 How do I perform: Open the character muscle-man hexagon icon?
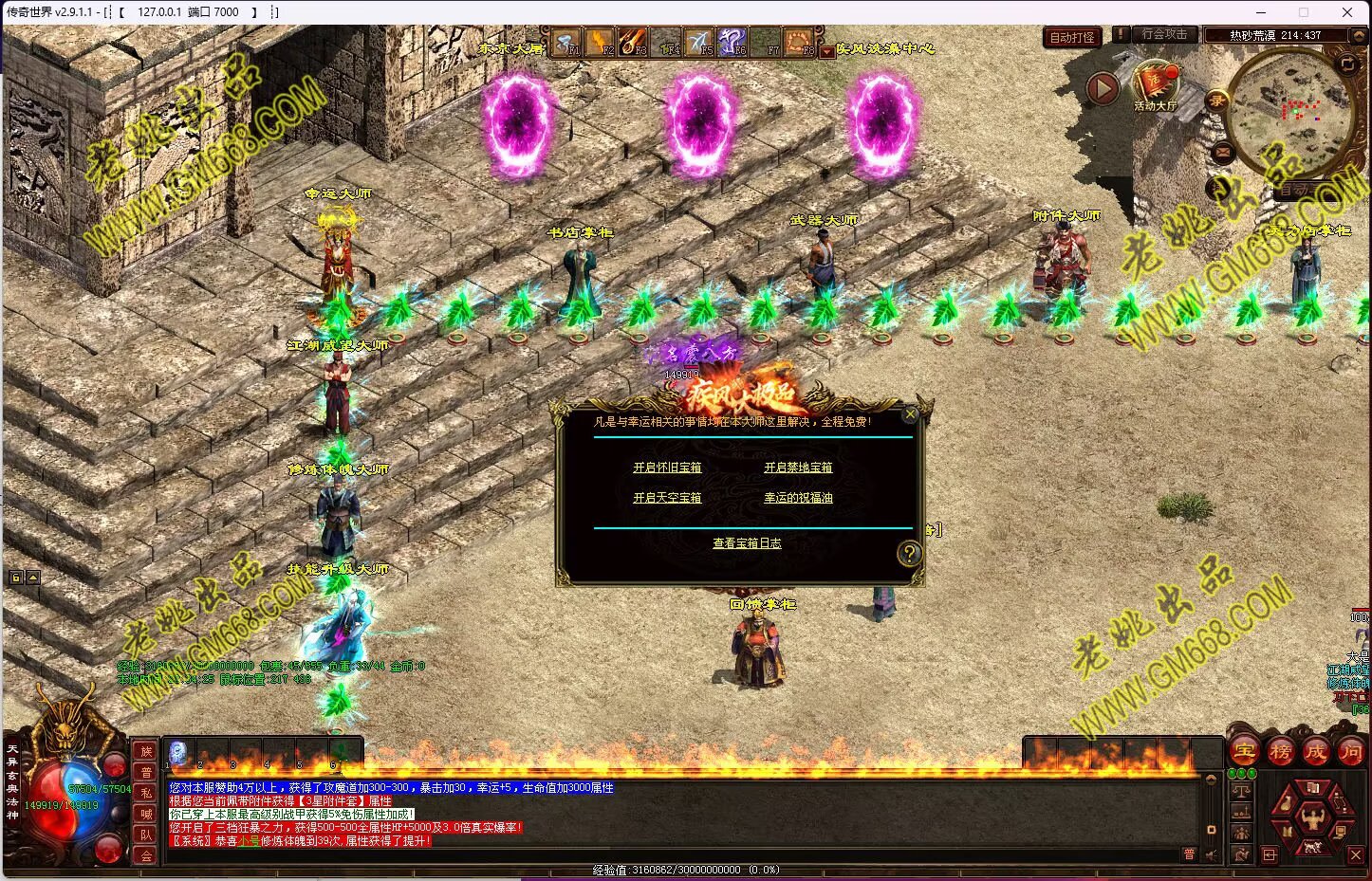[1312, 817]
